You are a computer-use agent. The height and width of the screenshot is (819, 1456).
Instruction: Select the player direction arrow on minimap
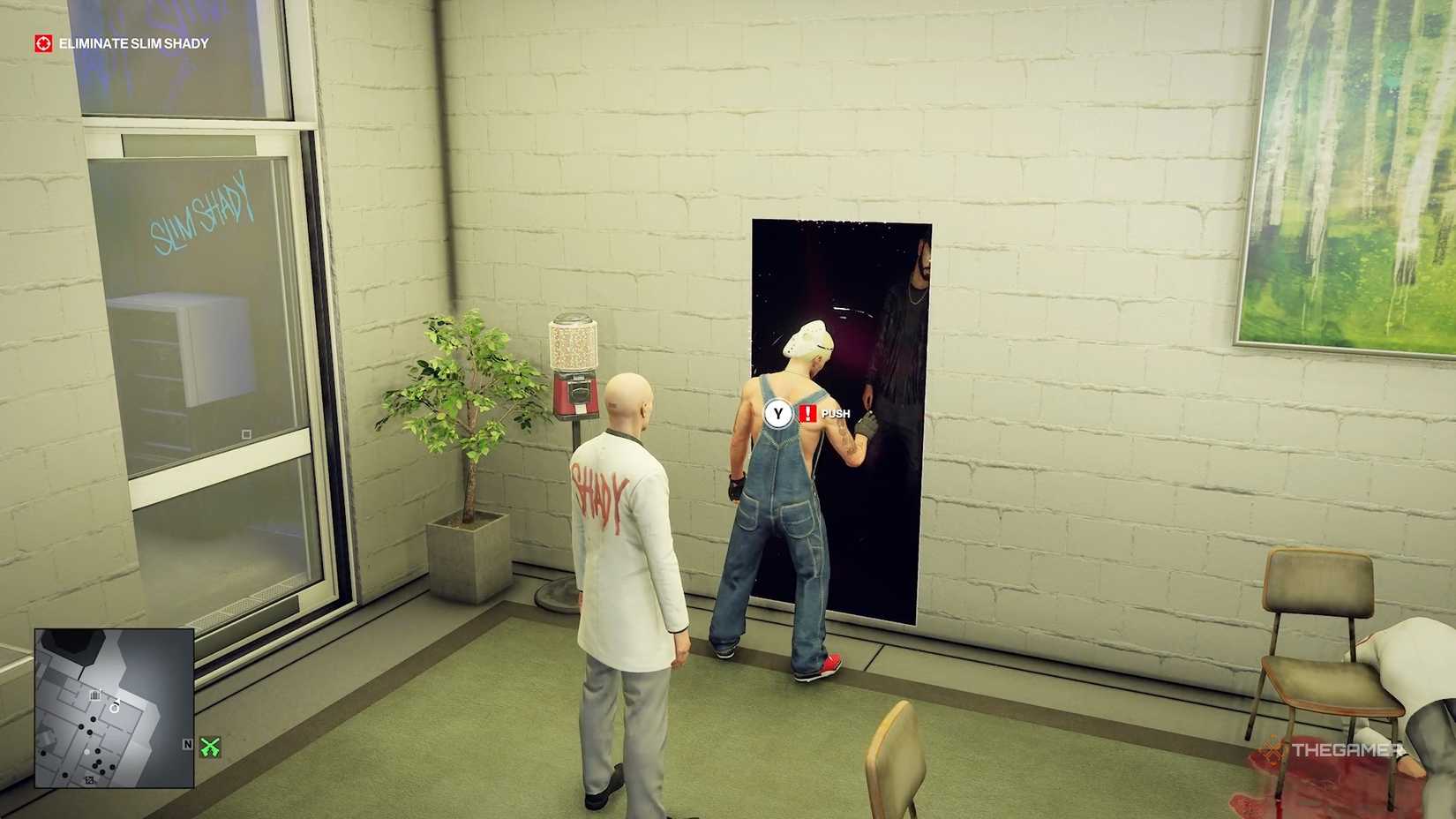tap(116, 705)
